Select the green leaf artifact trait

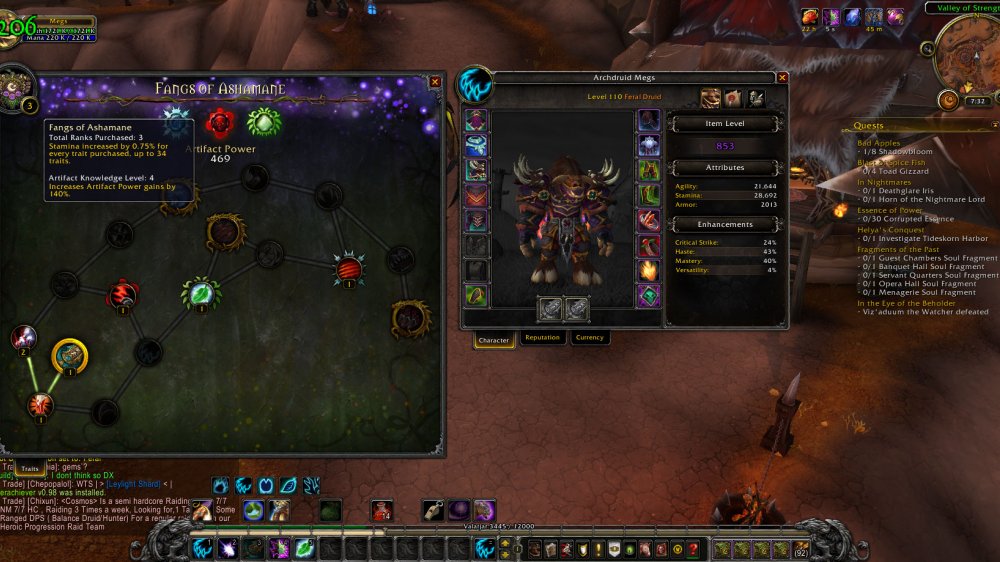tap(201, 293)
